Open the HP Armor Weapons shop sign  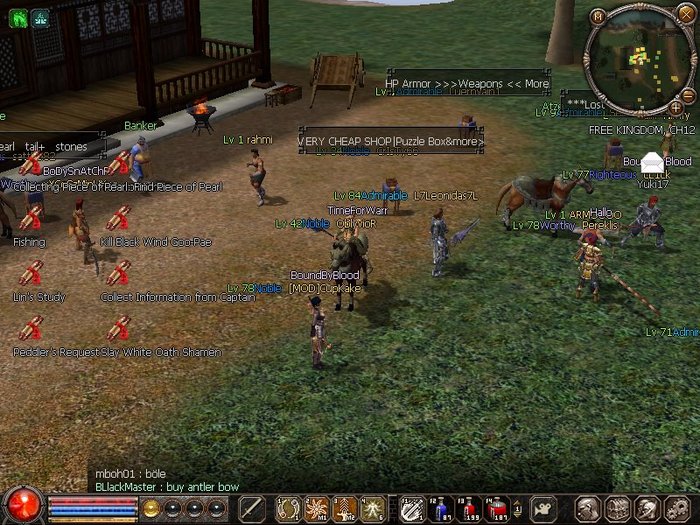pyautogui.click(x=467, y=83)
